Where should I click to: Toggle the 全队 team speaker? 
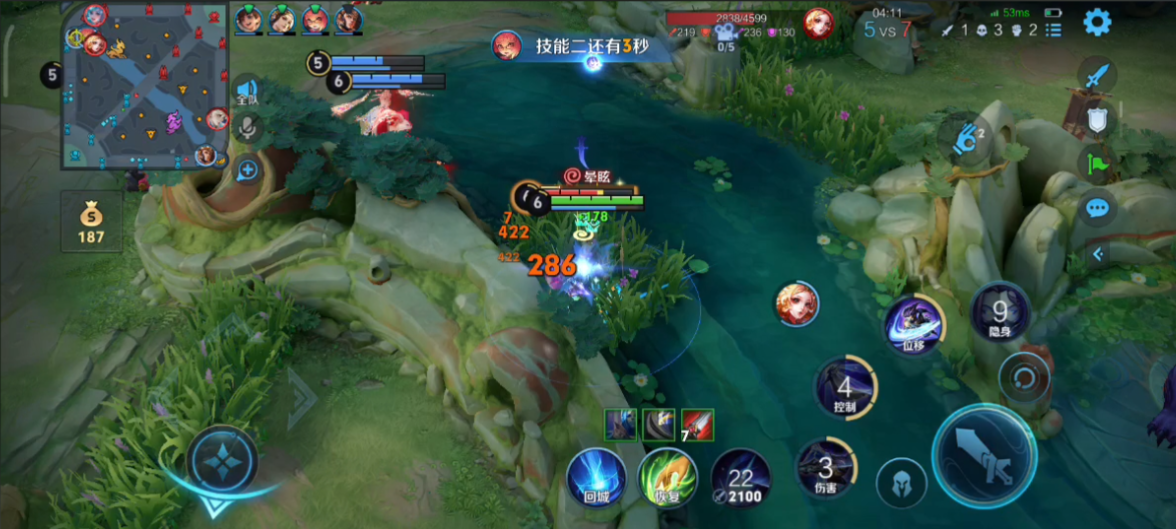click(247, 91)
